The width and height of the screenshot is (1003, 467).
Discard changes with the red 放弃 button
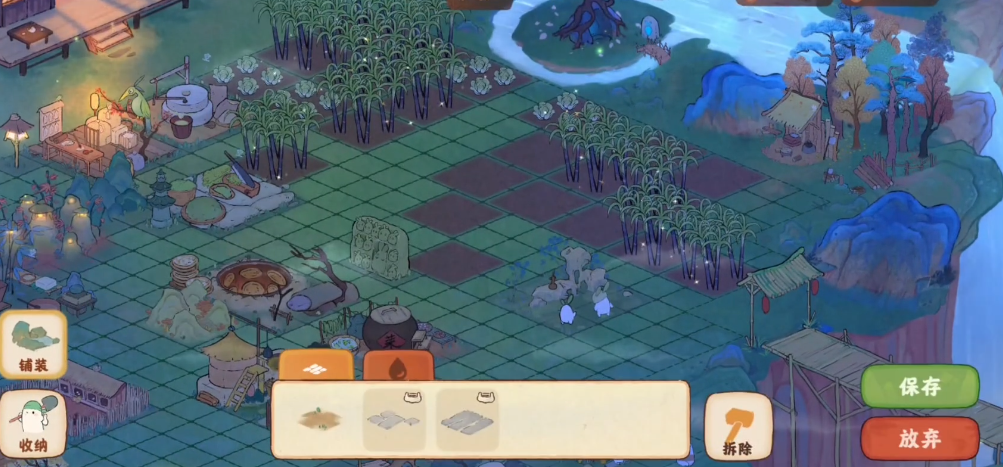(x=920, y=438)
